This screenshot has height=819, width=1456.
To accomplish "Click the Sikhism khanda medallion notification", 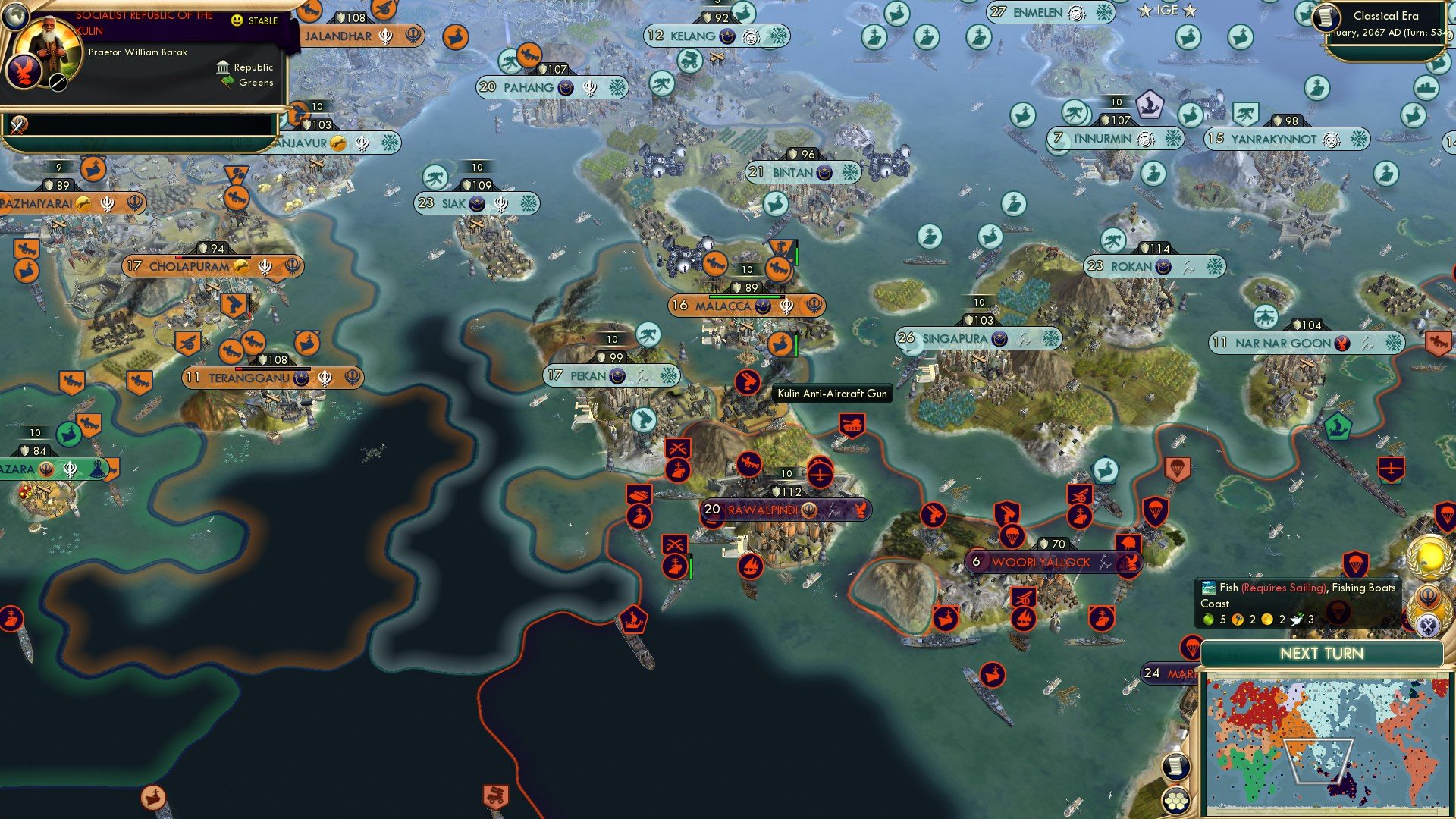I will 1428,597.
